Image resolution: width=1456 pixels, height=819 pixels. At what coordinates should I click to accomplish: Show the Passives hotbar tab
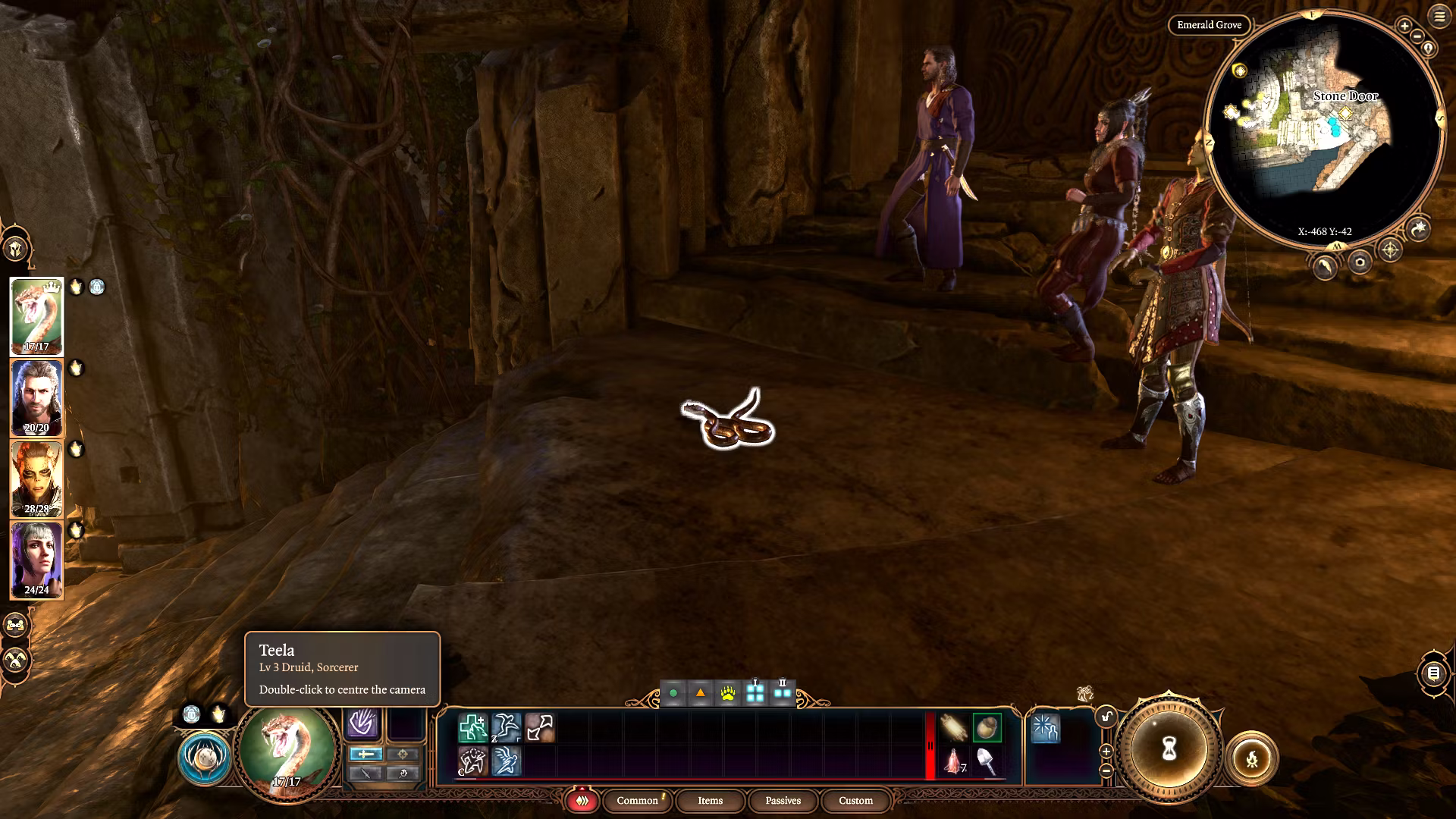[x=783, y=801]
